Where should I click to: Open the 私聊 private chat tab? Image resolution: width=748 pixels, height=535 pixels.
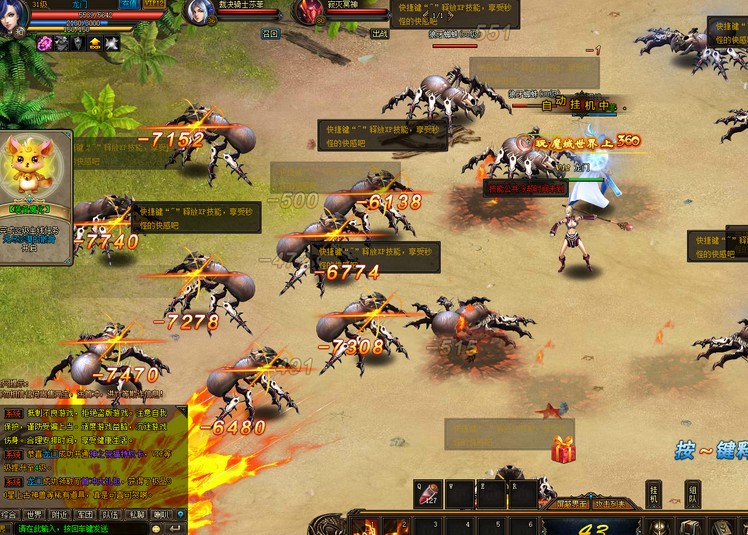coord(136,515)
